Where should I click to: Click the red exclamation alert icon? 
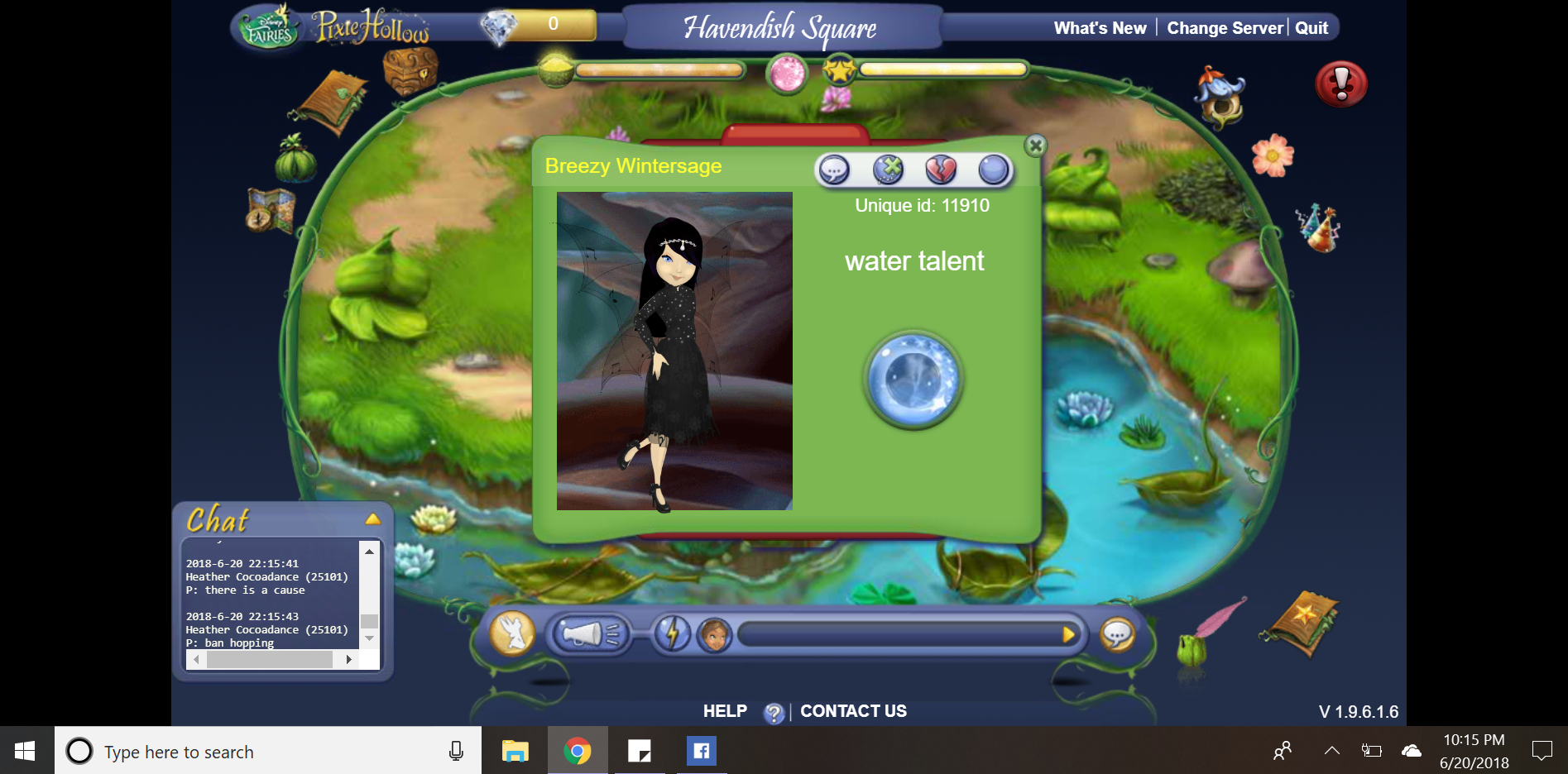click(x=1340, y=84)
